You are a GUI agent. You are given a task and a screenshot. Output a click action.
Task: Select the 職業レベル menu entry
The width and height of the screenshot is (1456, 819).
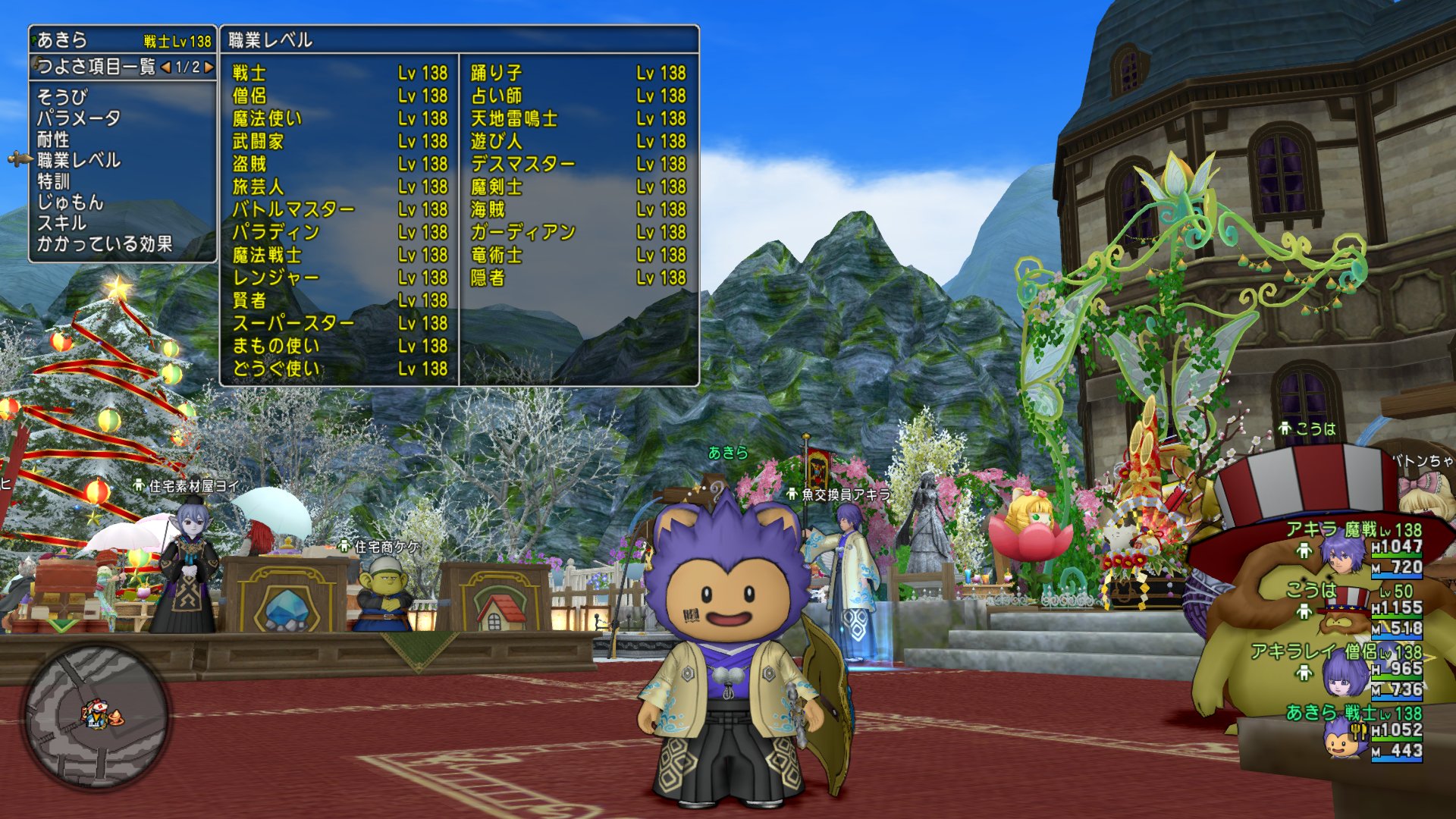(79, 160)
